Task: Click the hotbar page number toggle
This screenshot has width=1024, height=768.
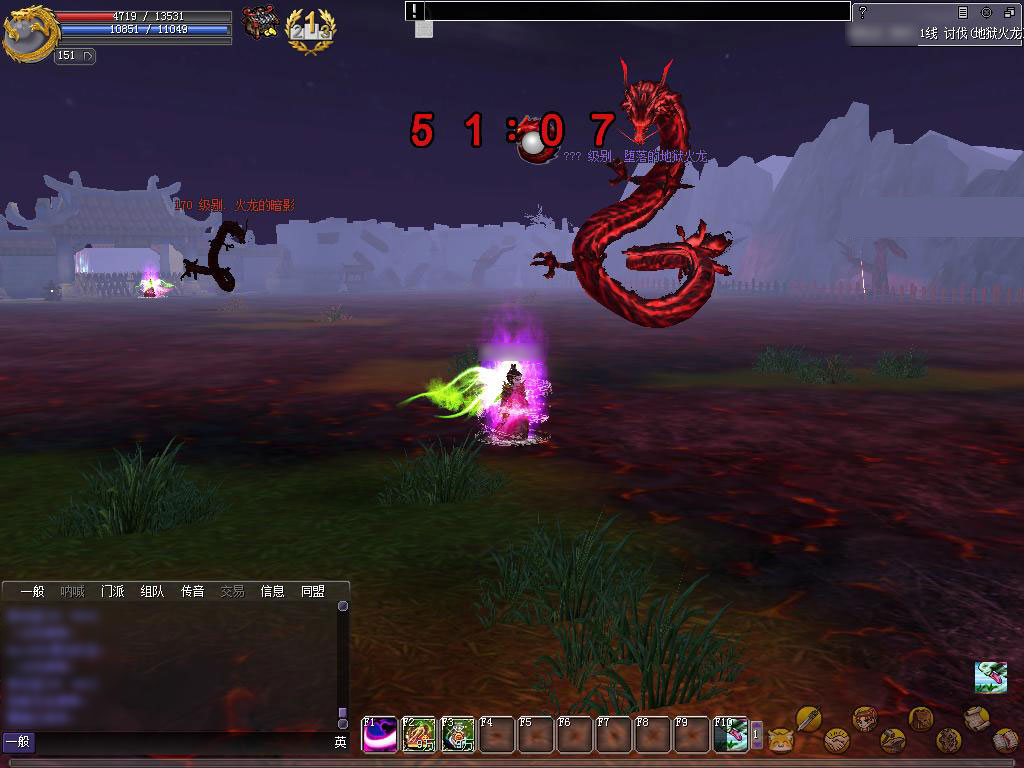Action: (757, 735)
